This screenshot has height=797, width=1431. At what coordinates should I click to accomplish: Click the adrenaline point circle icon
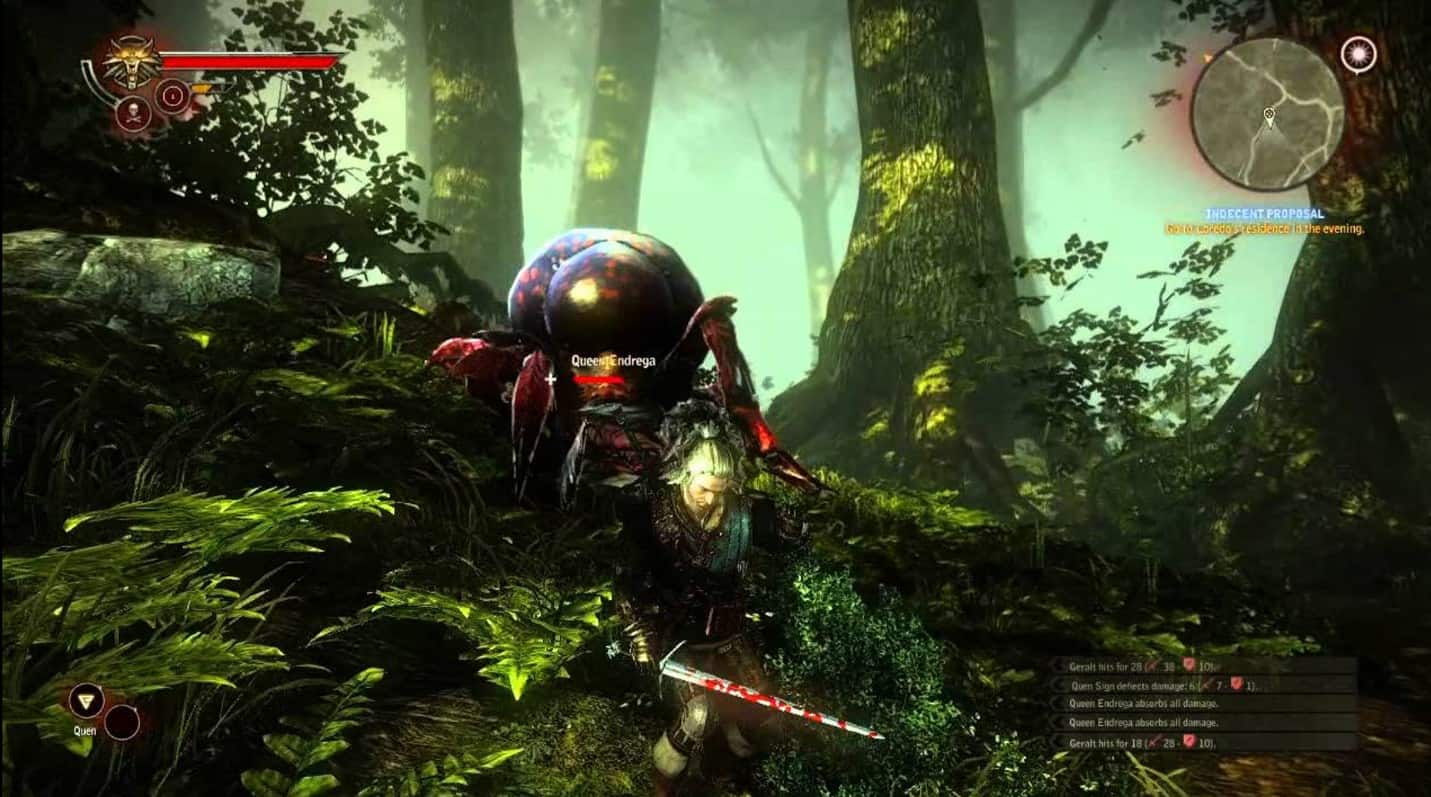pyautogui.click(x=173, y=94)
